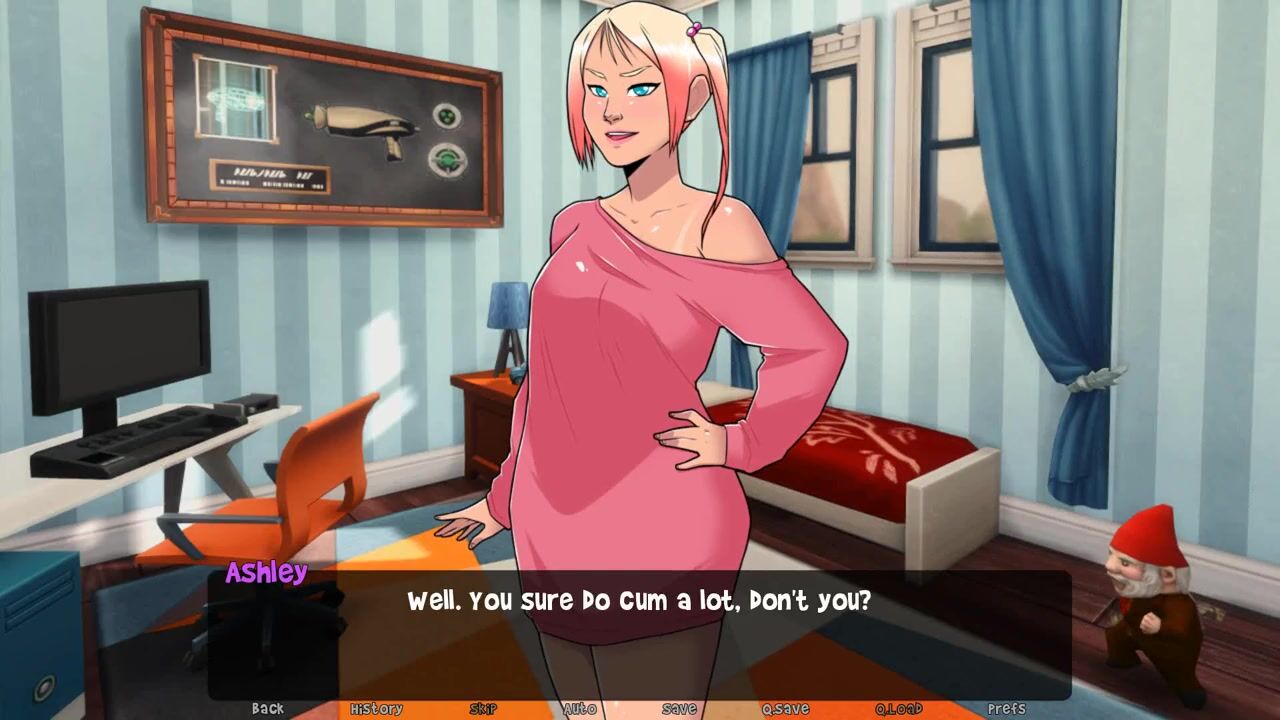Quick save with Q.Save
Viewport: 1280px width, 720px height.
(x=785, y=708)
